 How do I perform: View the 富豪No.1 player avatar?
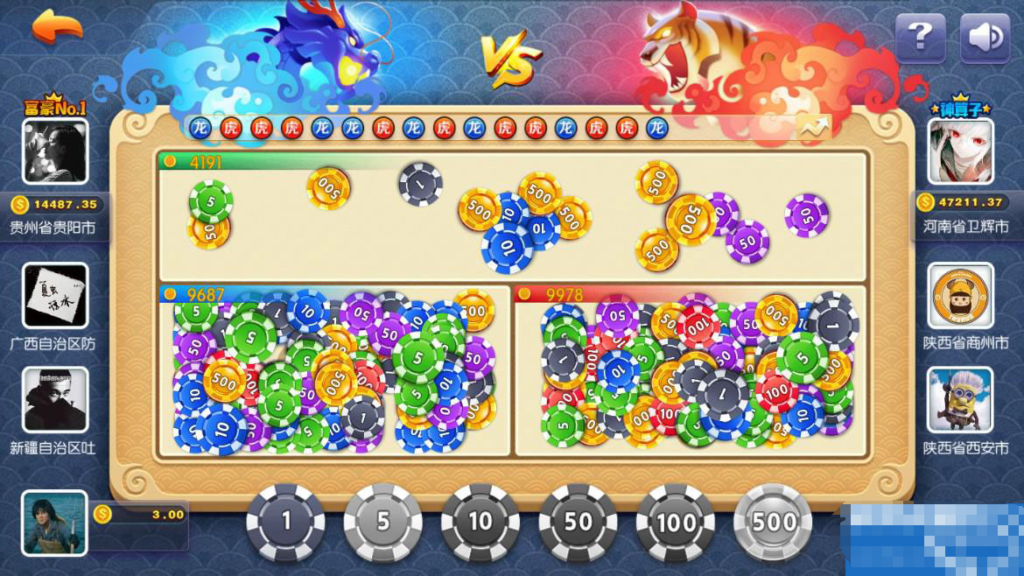[x=54, y=151]
